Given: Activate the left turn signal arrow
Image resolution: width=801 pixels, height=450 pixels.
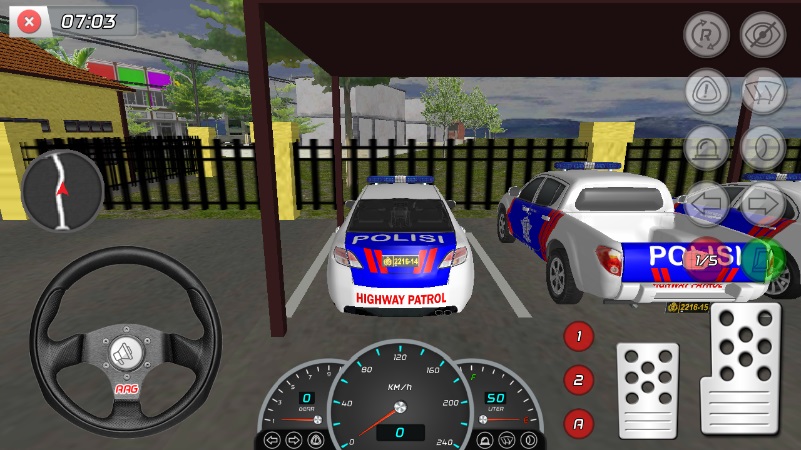Looking at the screenshot, I should pos(706,204).
